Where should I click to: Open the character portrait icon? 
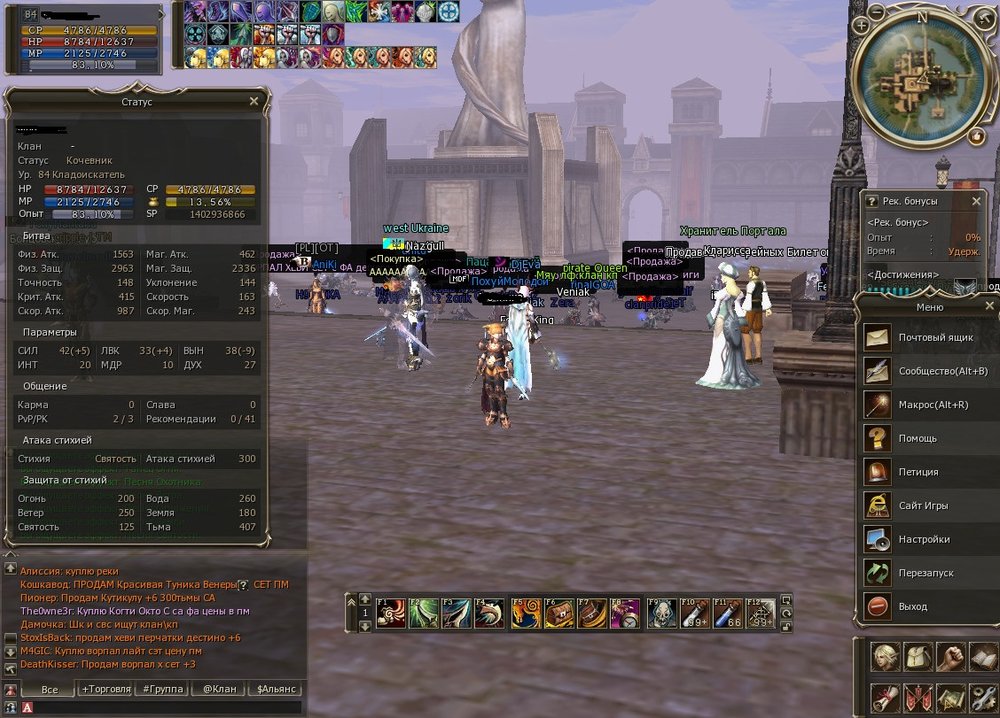(883, 657)
